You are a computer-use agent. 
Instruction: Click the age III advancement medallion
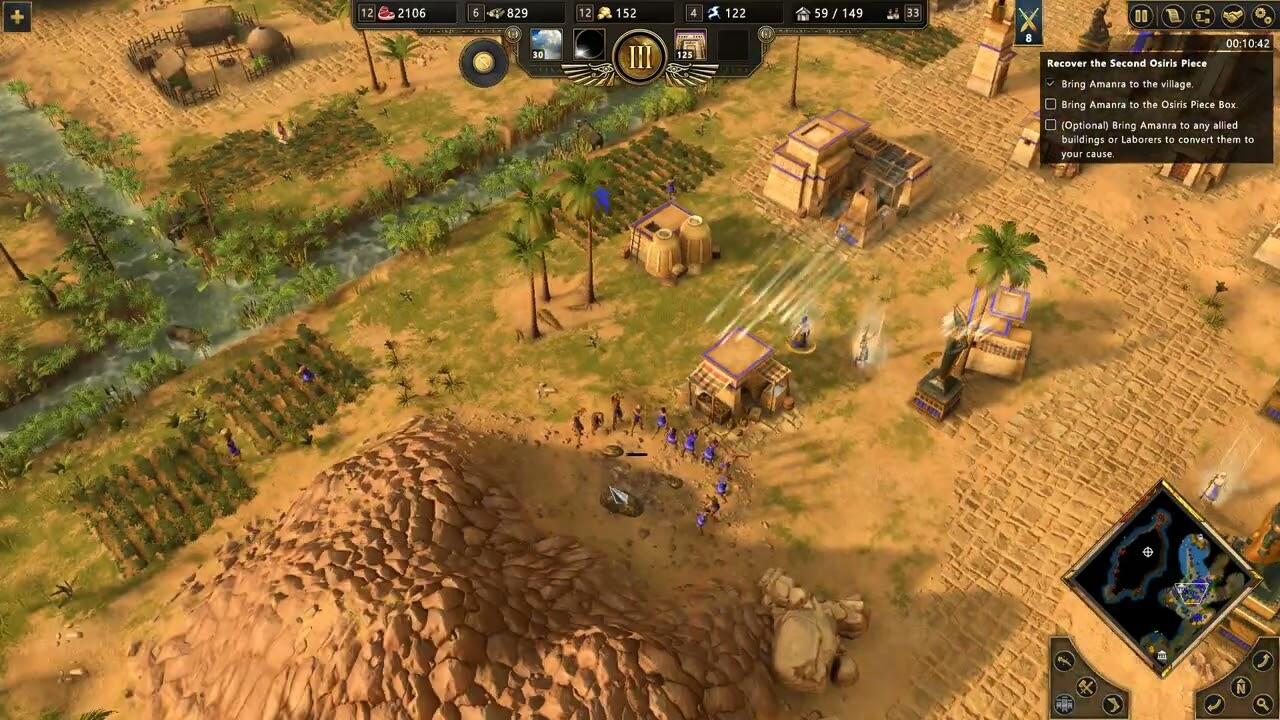(640, 55)
